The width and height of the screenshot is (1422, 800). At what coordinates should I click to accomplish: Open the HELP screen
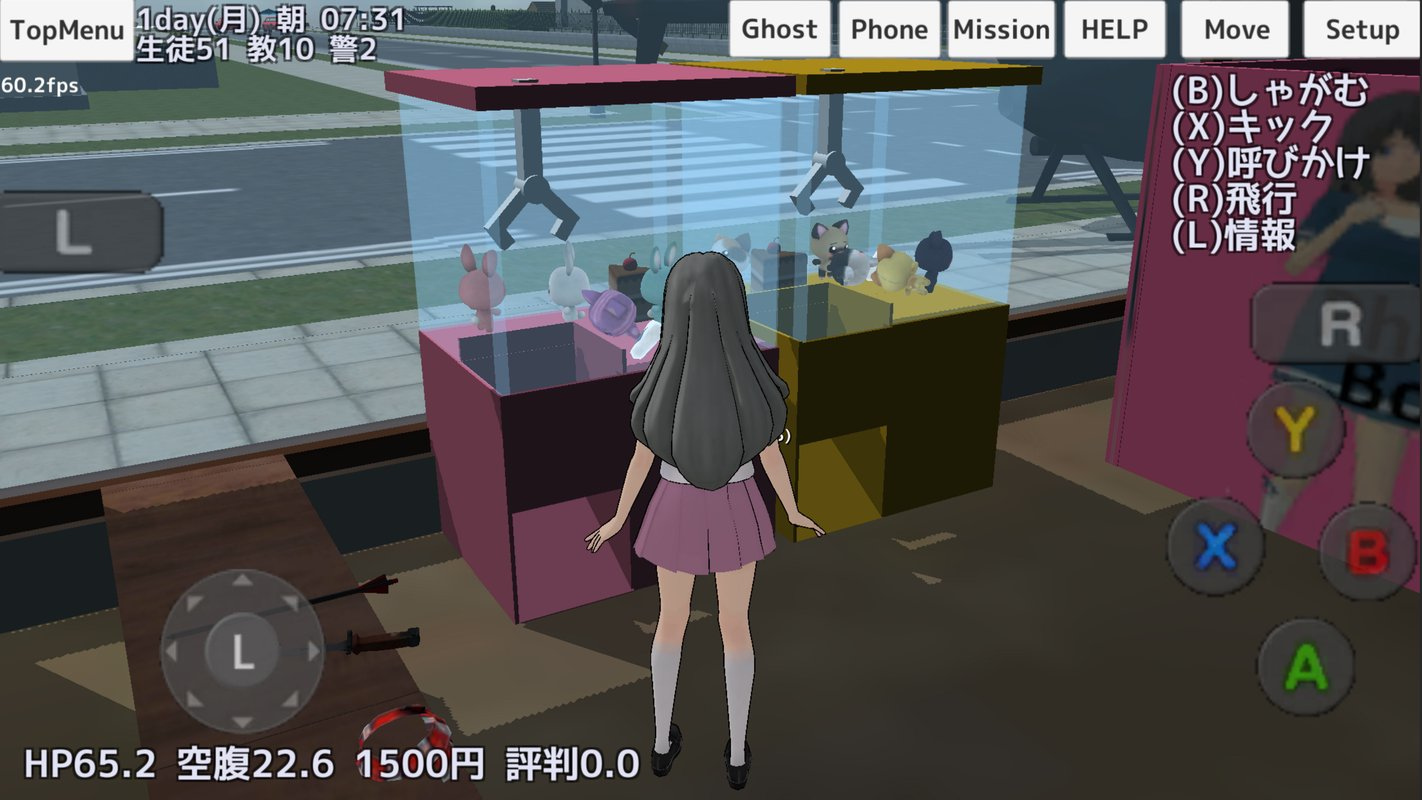pos(1113,29)
